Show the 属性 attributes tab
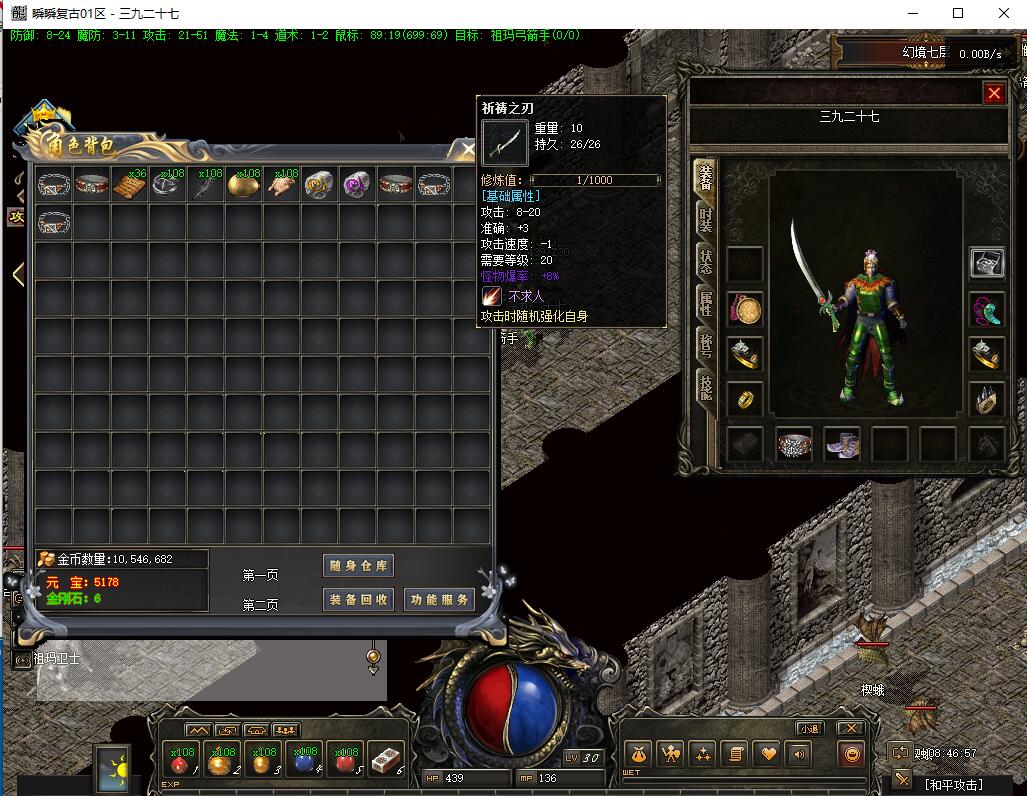Image resolution: width=1027 pixels, height=796 pixels. (705, 303)
